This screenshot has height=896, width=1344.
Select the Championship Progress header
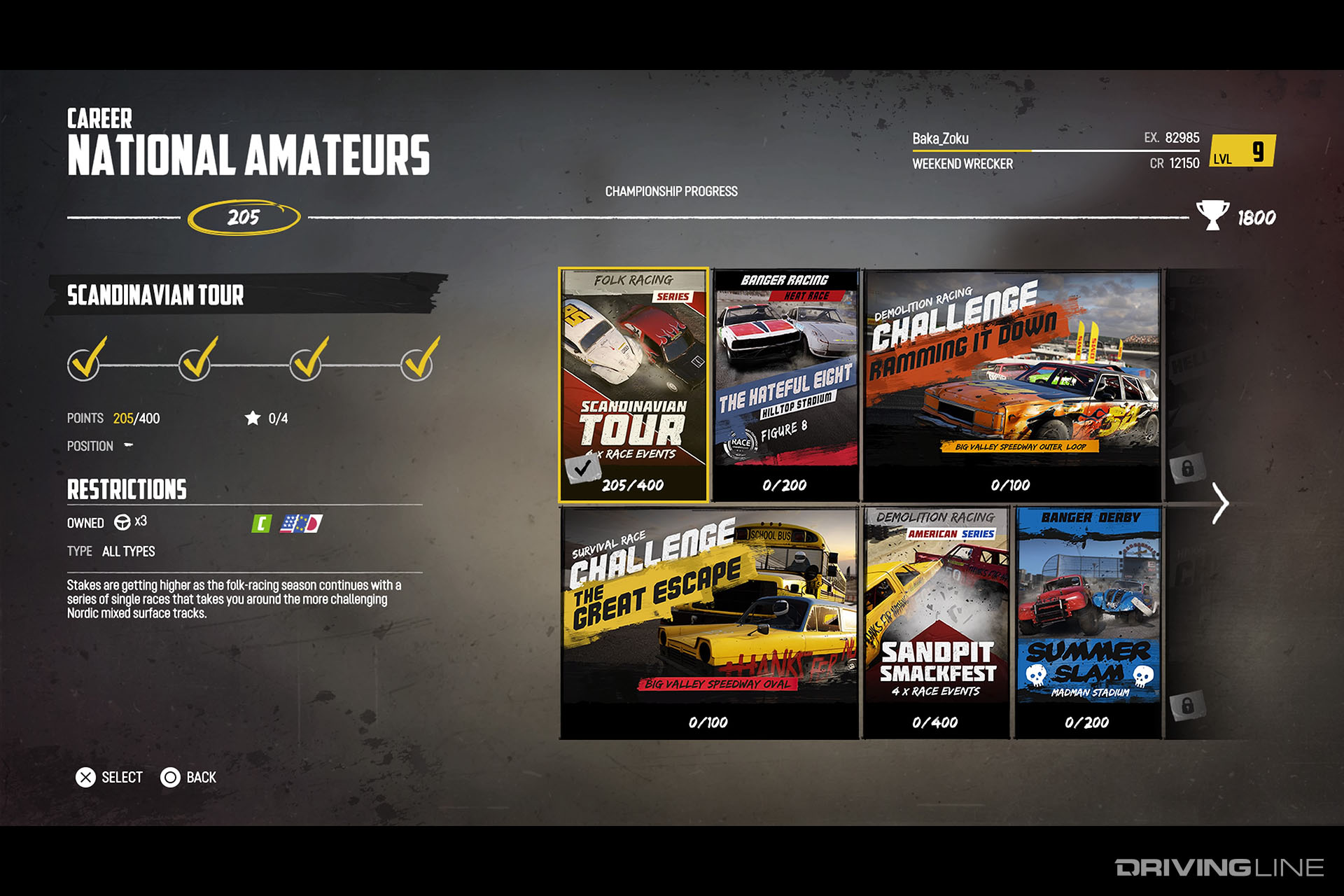click(x=671, y=190)
